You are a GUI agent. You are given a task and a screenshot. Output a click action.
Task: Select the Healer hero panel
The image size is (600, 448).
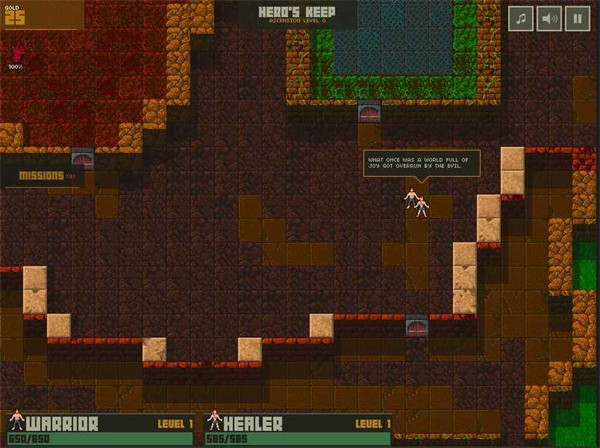[x=298, y=429]
